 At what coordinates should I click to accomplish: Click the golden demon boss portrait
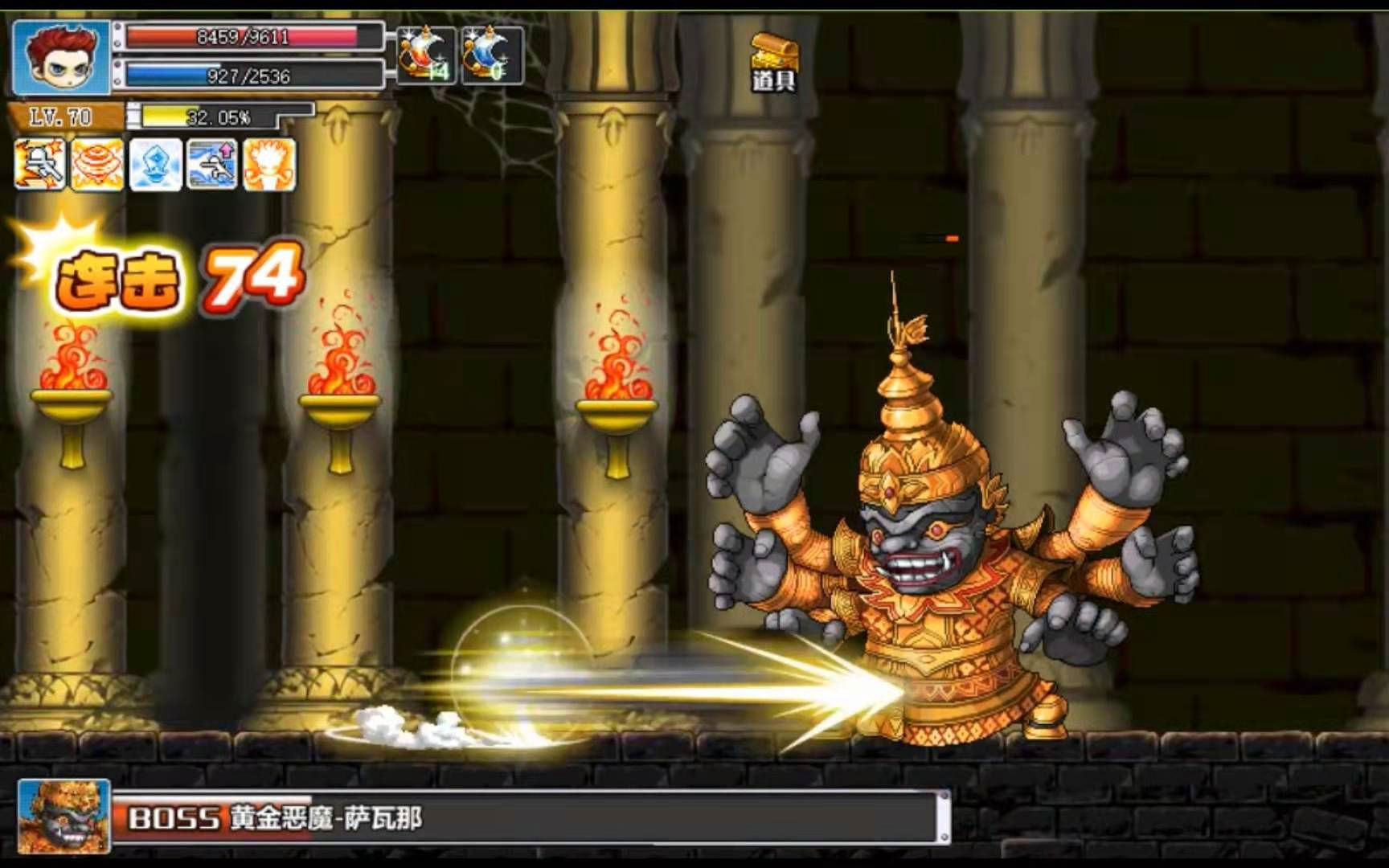(64, 816)
